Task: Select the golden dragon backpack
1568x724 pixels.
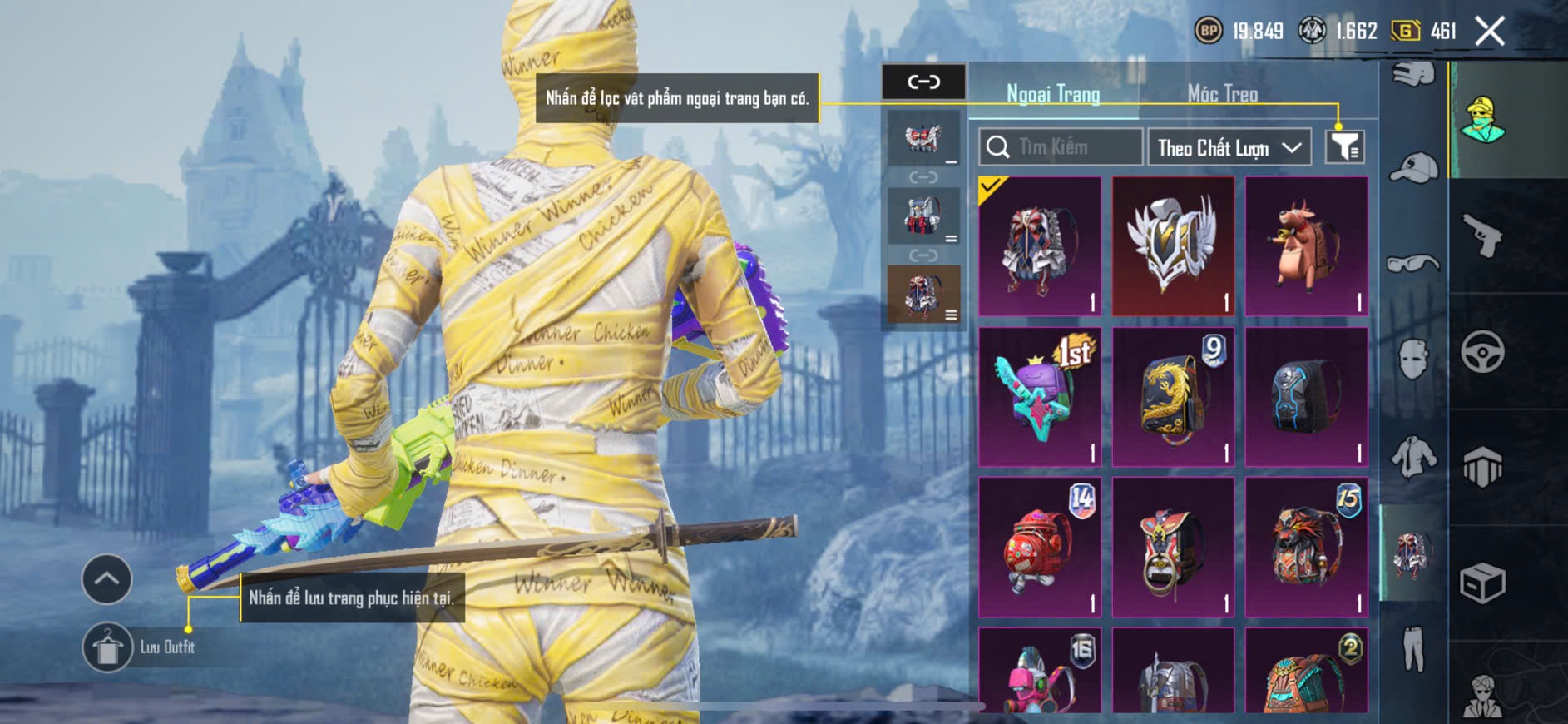Action: coord(1173,396)
